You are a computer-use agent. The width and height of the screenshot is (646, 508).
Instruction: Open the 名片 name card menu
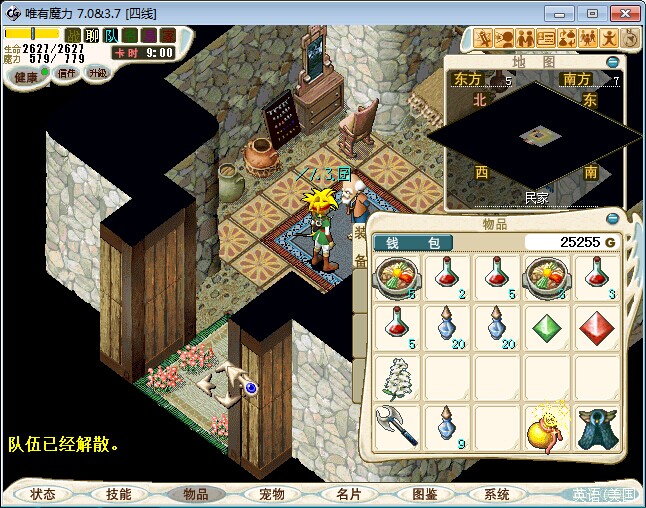[348, 494]
